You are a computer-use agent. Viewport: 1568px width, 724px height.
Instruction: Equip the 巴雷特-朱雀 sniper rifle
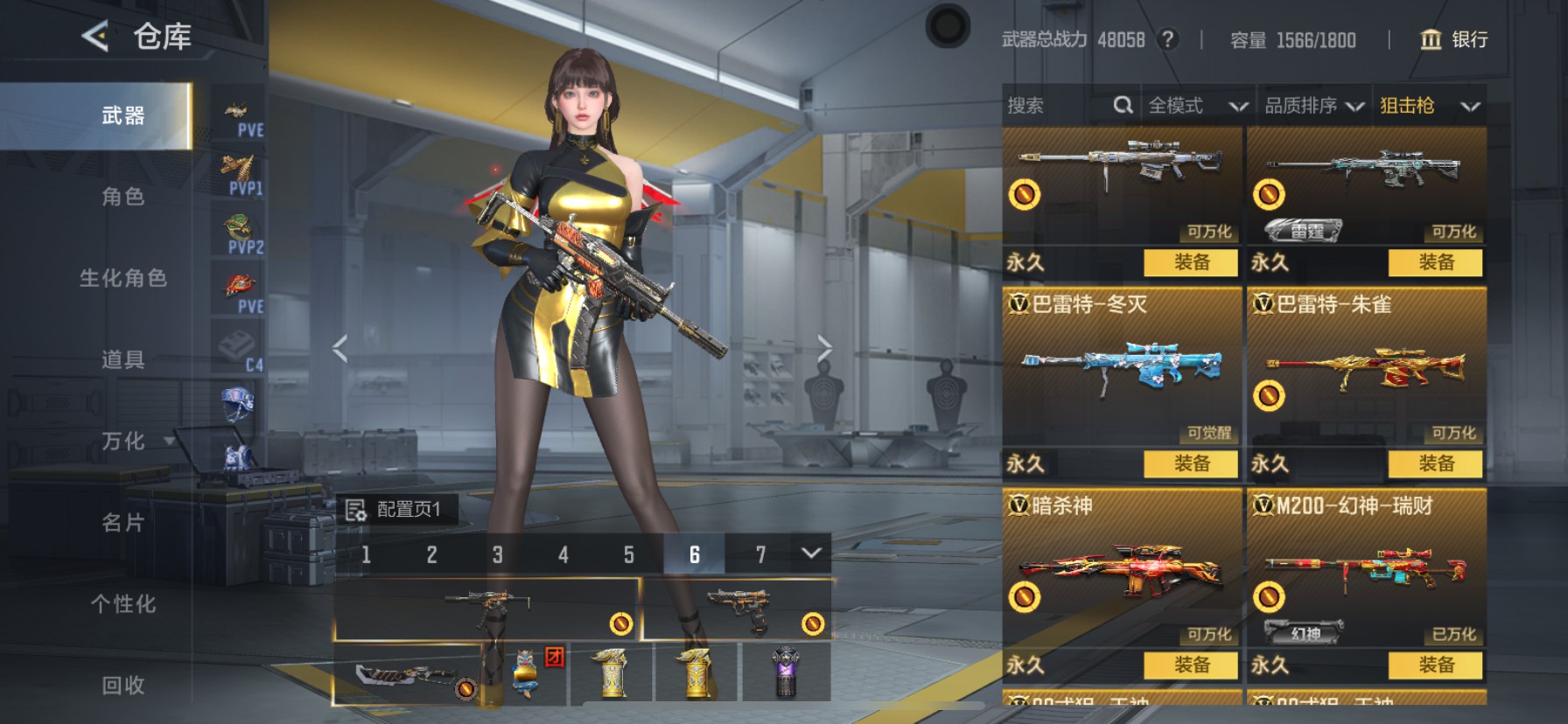coord(1436,463)
